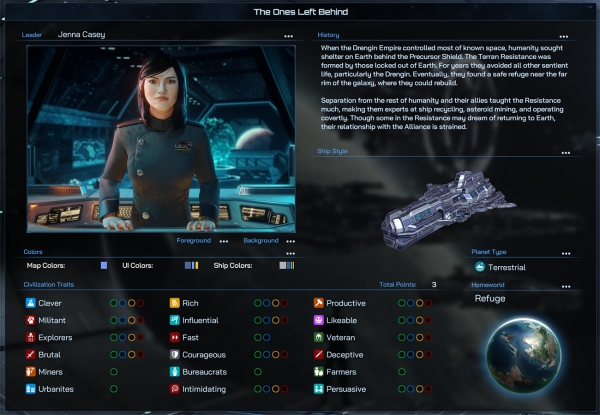The width and height of the screenshot is (600, 415).
Task: Open the Homeworld ellipsis menu
Action: pyautogui.click(x=566, y=287)
